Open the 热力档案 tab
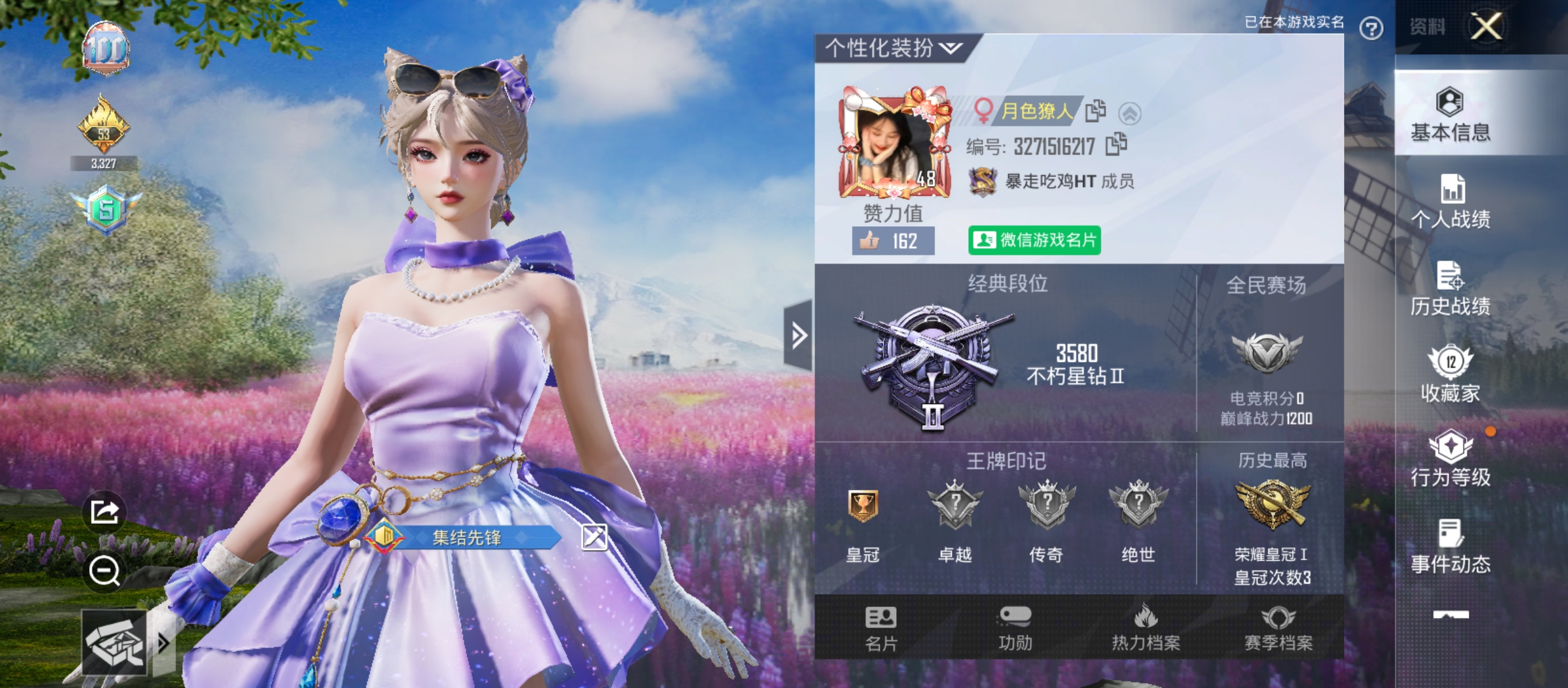The height and width of the screenshot is (688, 1568). (x=1145, y=627)
